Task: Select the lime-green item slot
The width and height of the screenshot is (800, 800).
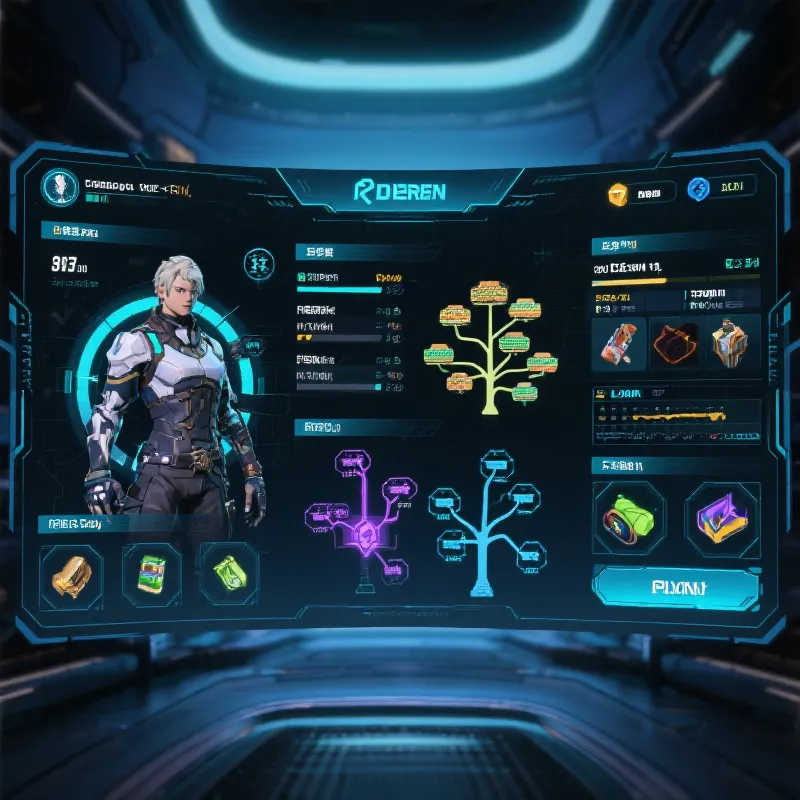Action: click(x=229, y=574)
